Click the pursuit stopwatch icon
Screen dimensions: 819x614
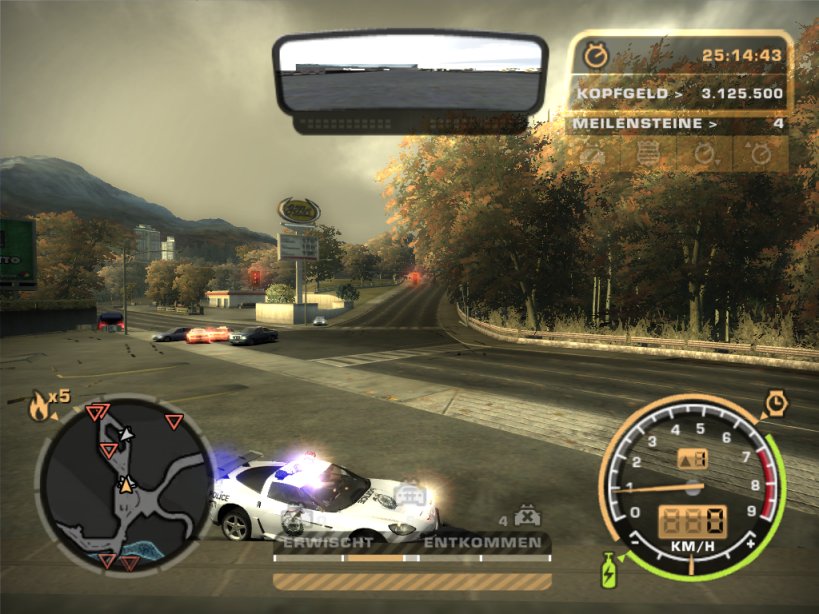pos(596,56)
